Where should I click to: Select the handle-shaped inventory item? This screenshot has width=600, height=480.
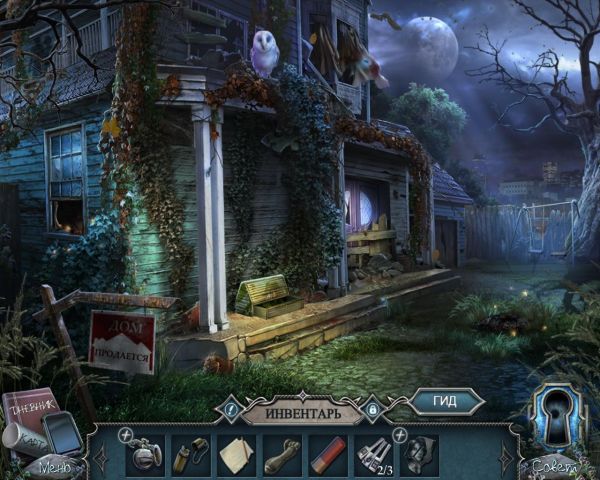(281, 455)
